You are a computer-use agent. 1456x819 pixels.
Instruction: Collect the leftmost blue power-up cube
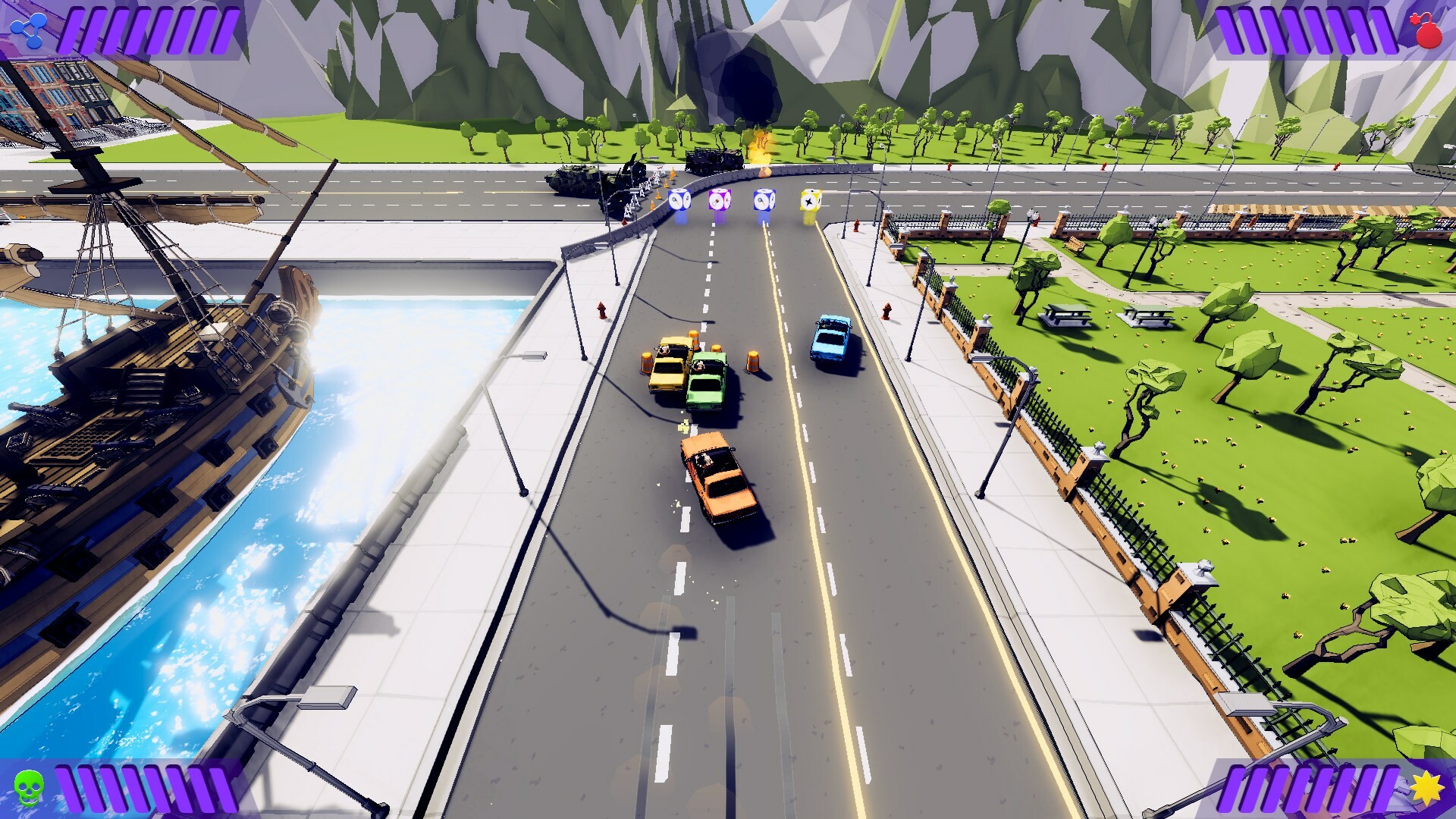click(679, 201)
